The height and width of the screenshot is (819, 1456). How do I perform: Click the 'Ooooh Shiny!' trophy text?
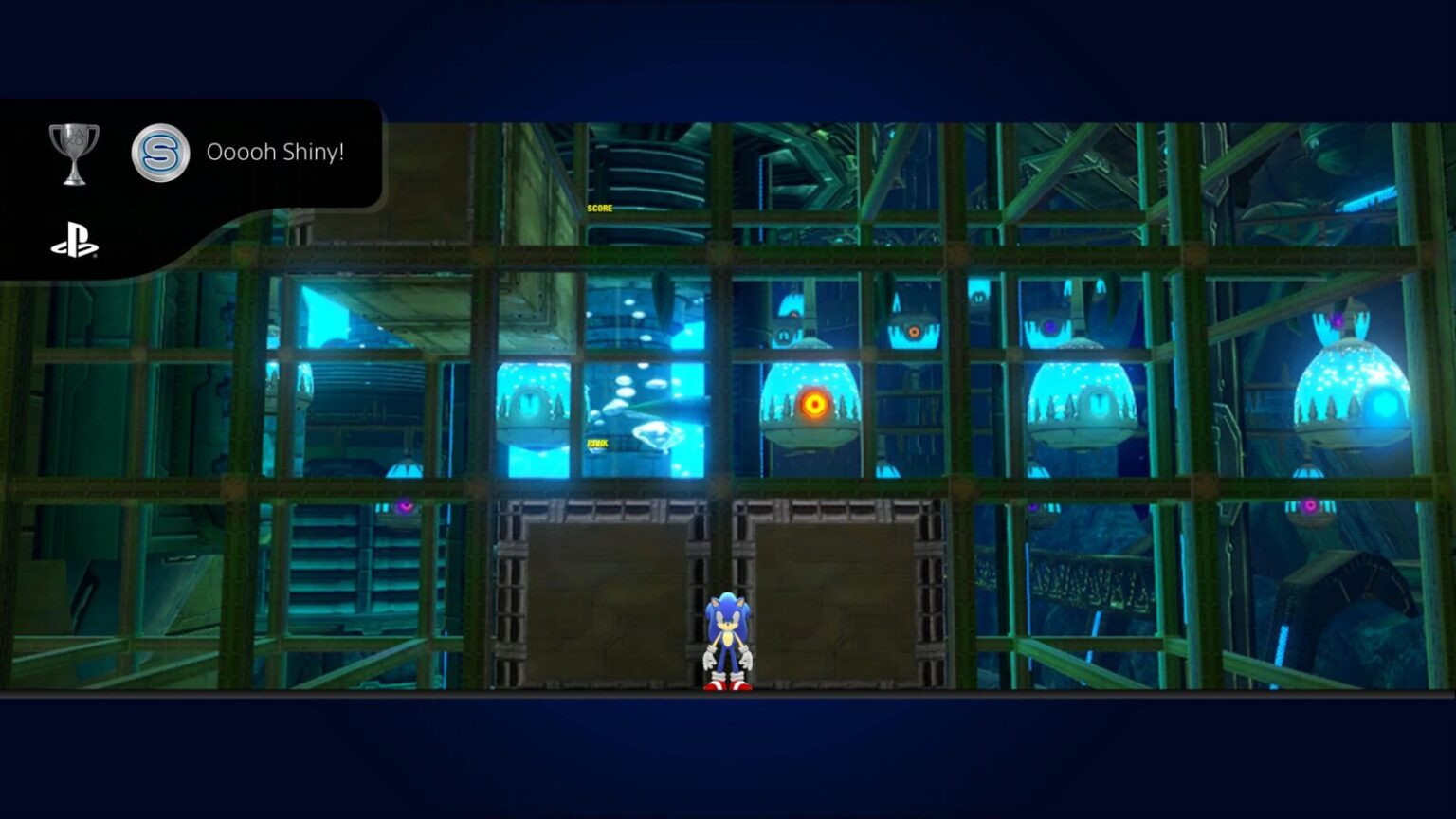coord(275,152)
